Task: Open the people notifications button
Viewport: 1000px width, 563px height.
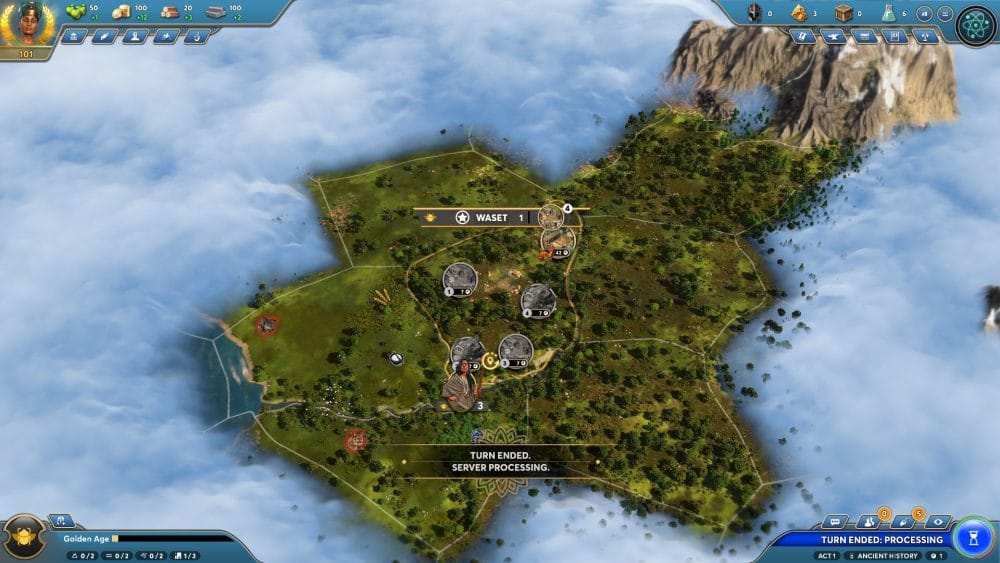Action: 867,522
